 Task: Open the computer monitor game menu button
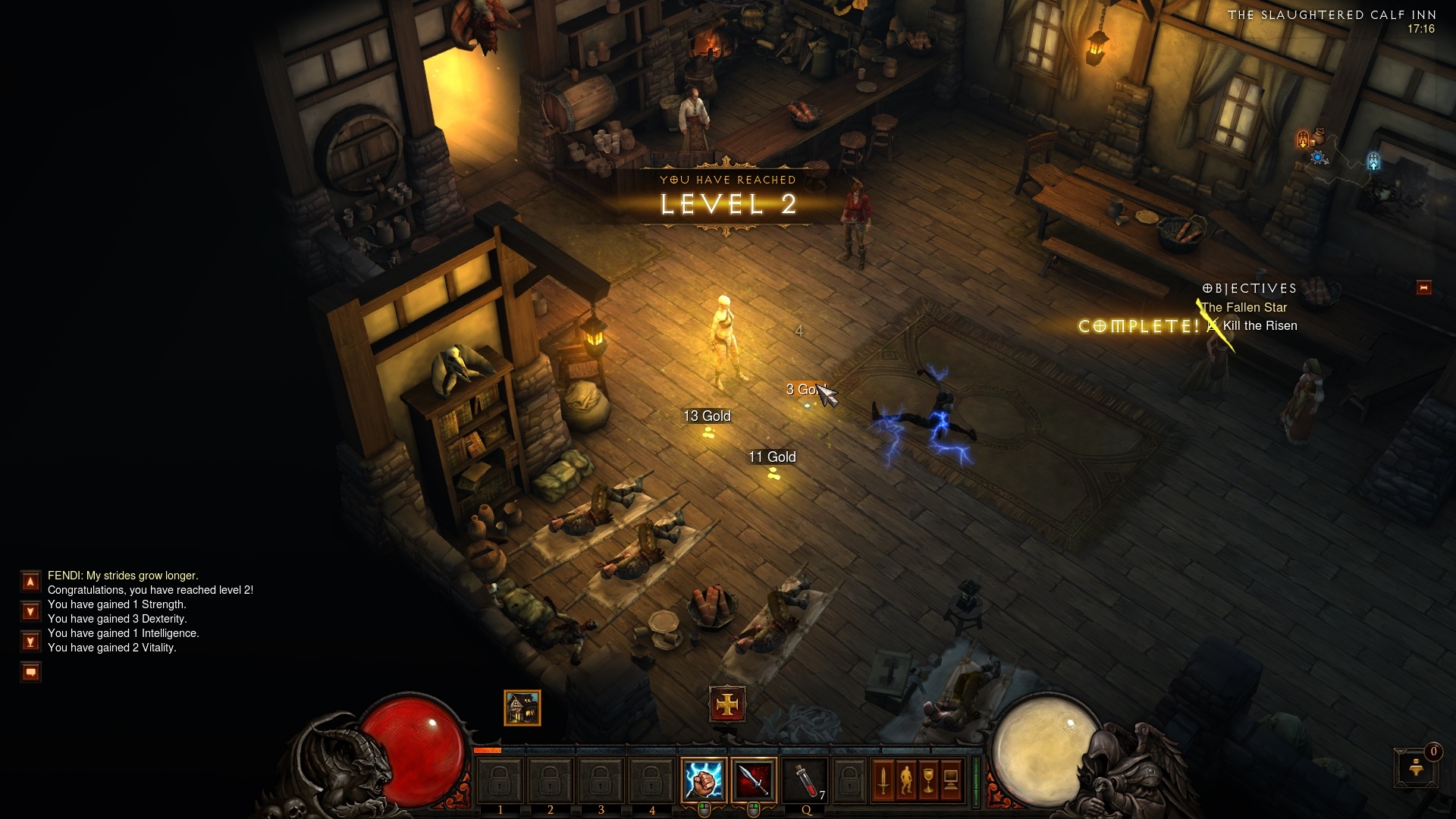(951, 780)
